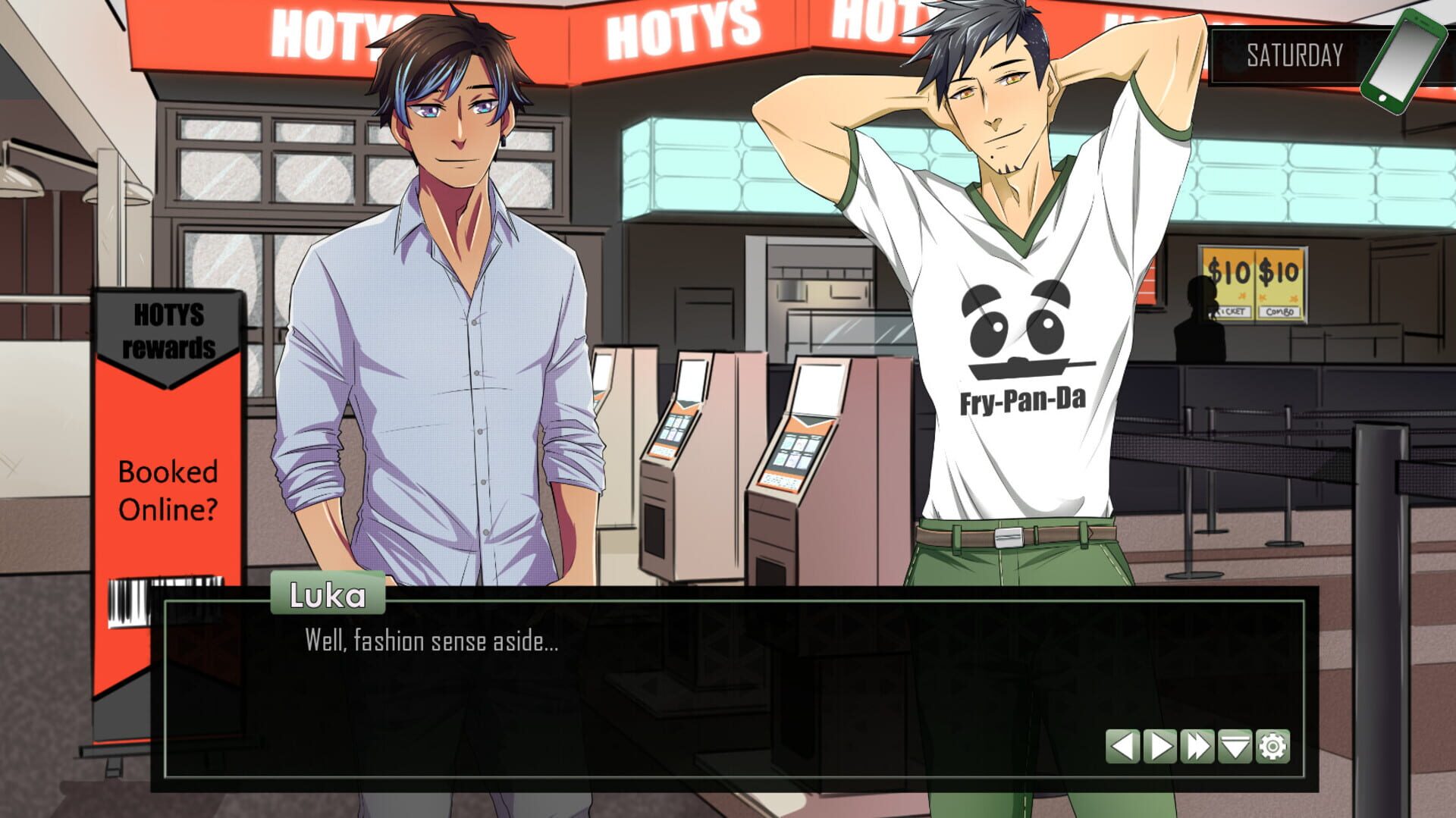Open the settings gear in dialogue box

pos(1272,747)
